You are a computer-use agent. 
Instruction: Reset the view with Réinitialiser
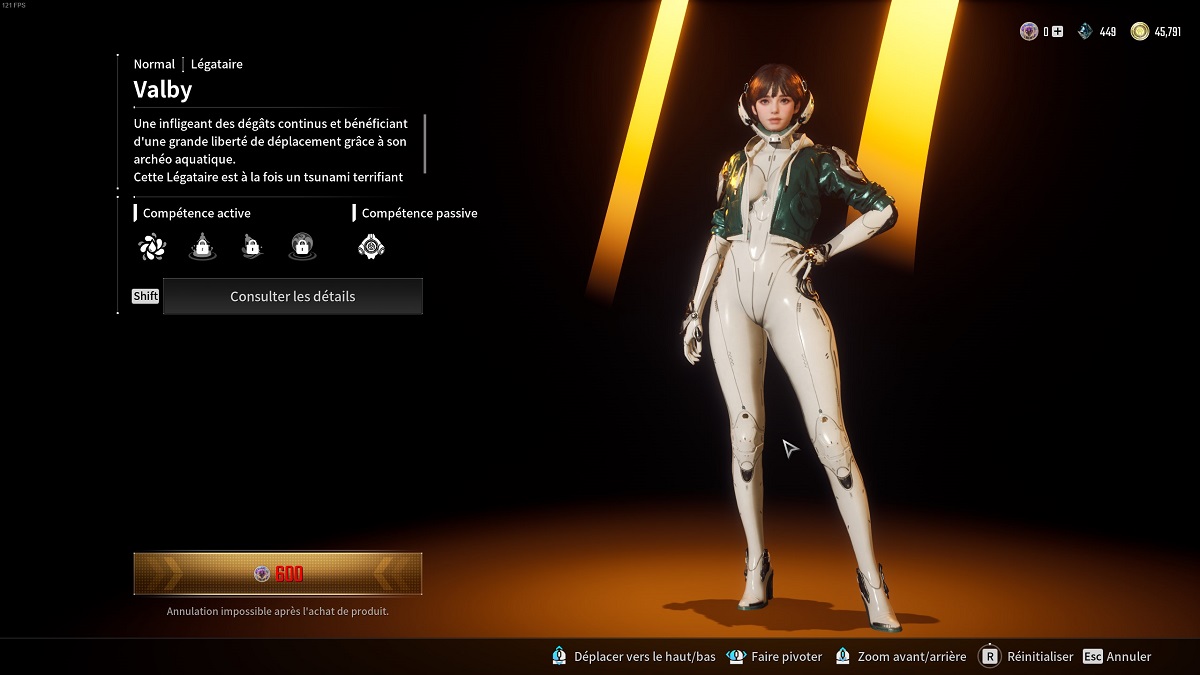click(x=1026, y=657)
